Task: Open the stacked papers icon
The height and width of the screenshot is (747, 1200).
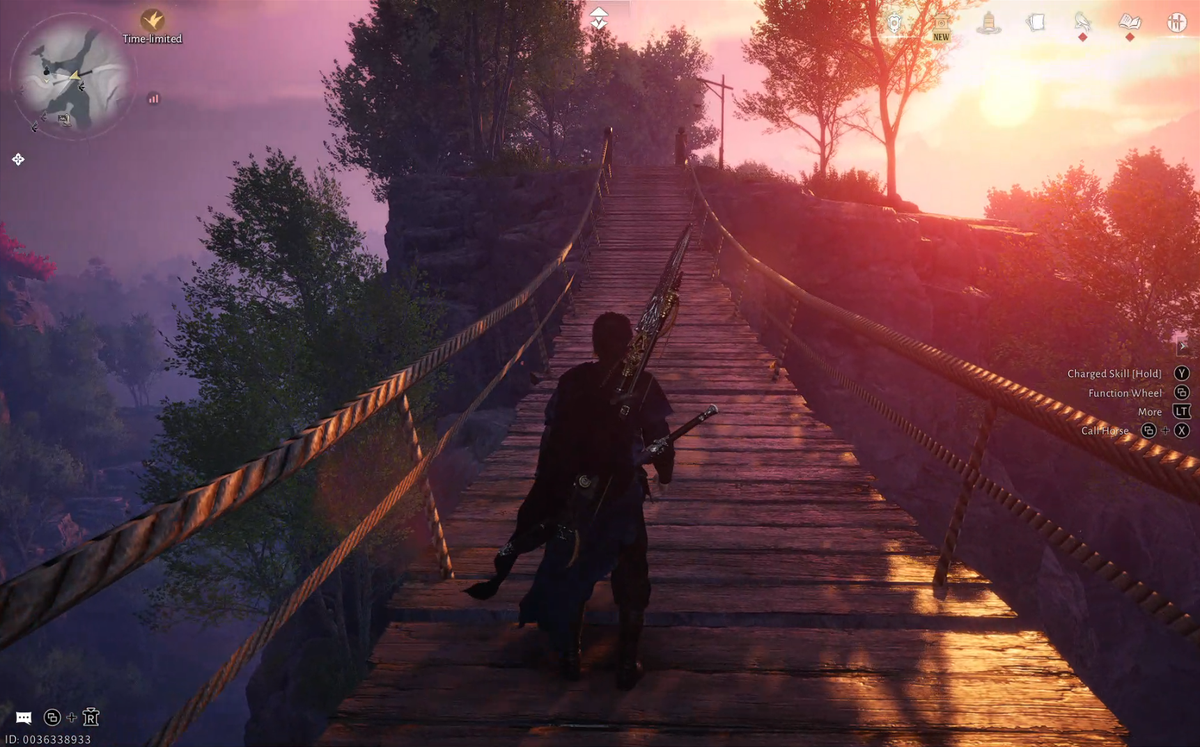Action: 1035,22
